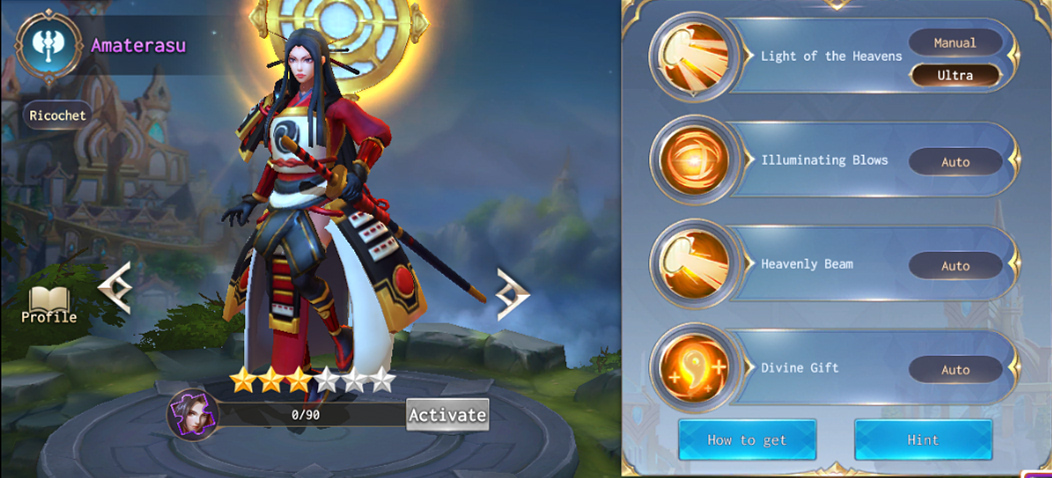Show the next hero with right arrow
The image size is (1052, 478).
(512, 294)
